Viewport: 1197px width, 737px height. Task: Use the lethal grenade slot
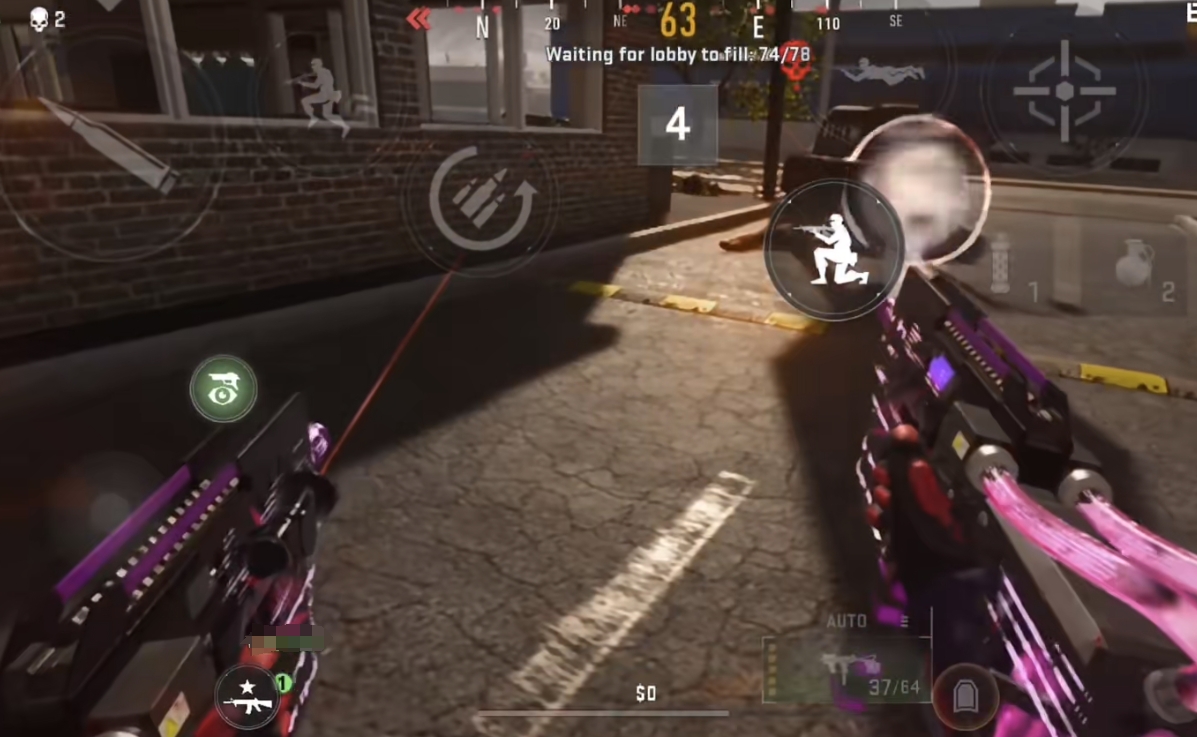pyautogui.click(x=1136, y=266)
